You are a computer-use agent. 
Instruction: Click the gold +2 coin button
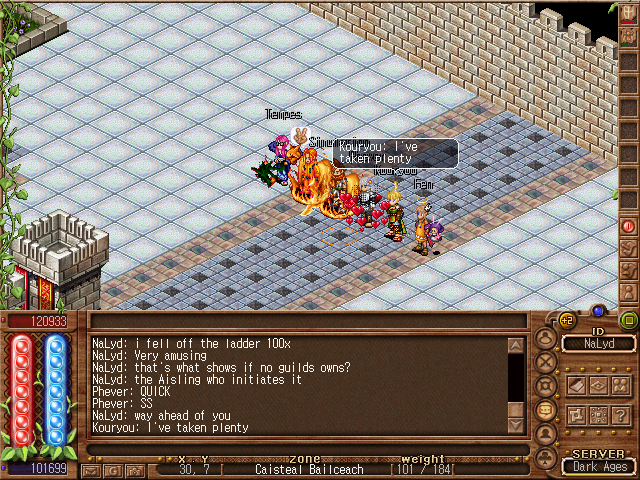pos(567,321)
